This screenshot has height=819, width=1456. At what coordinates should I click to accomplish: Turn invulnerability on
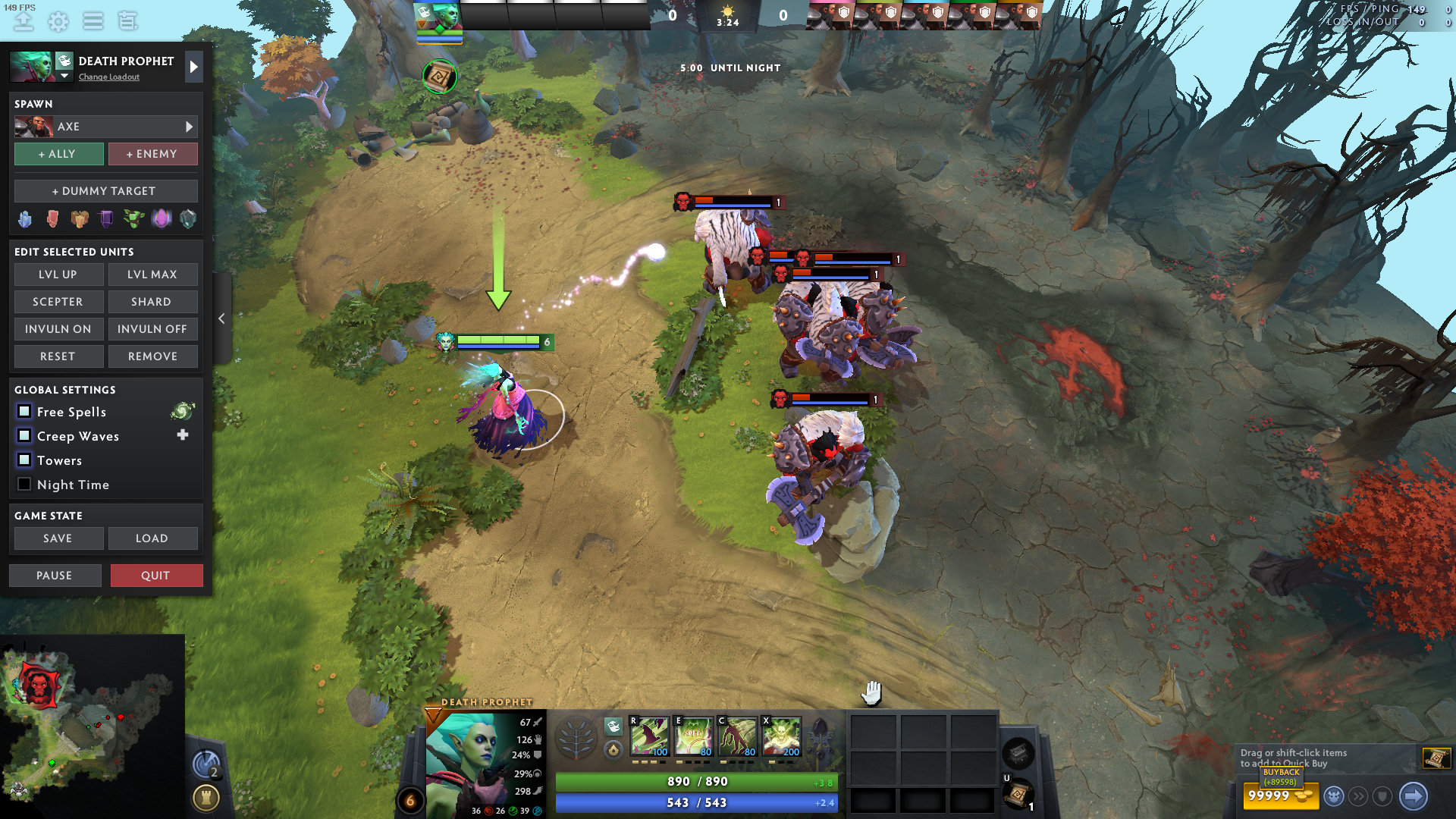click(58, 329)
